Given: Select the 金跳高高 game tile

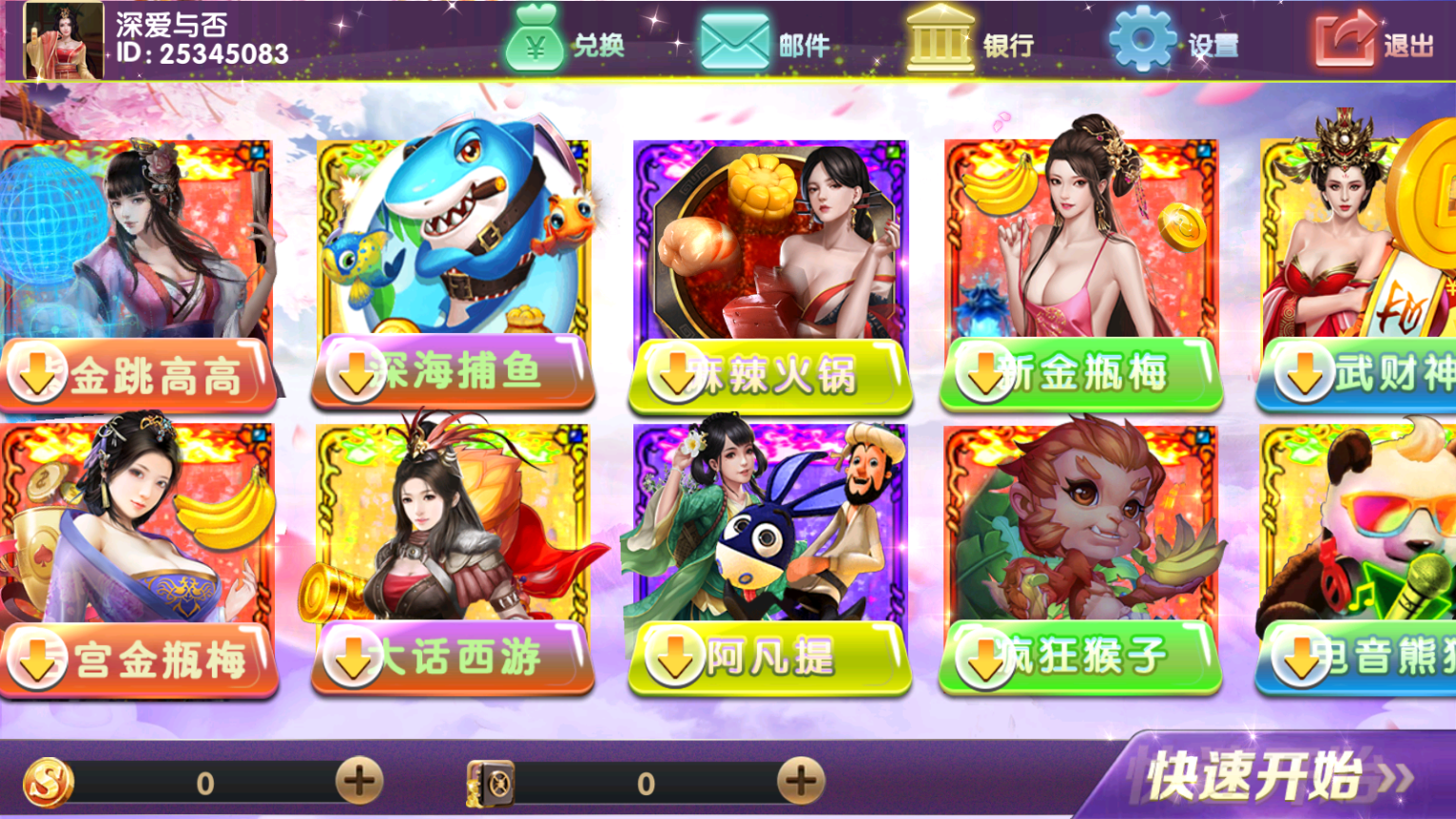Looking at the screenshot, I should (136, 276).
